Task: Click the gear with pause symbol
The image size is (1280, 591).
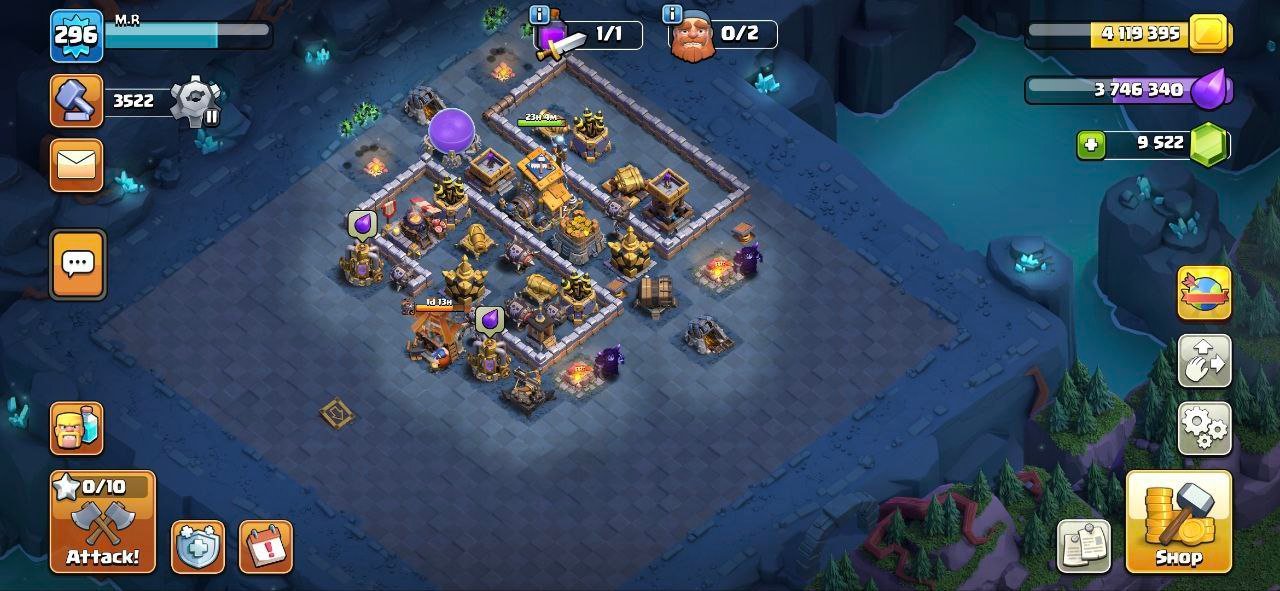Action: coord(195,102)
